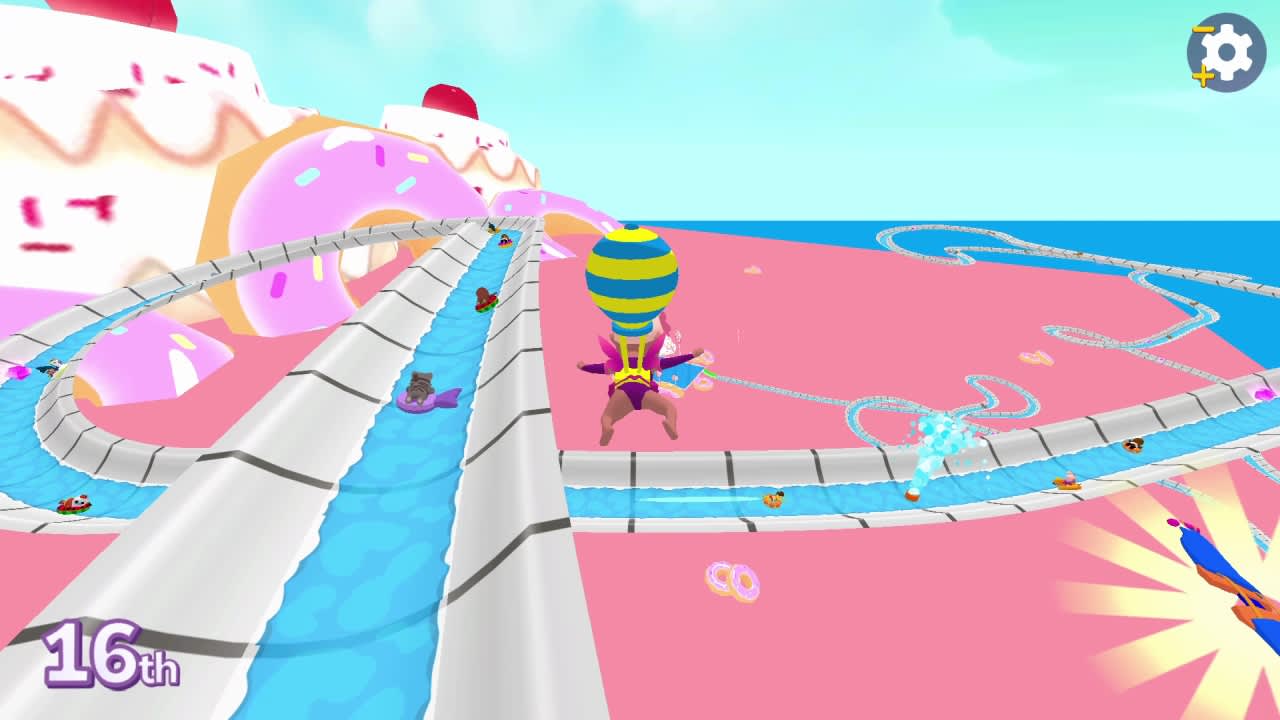This screenshot has height=720, width=1280.
Task: Click the minus badge beside the gear
Action: (1203, 28)
